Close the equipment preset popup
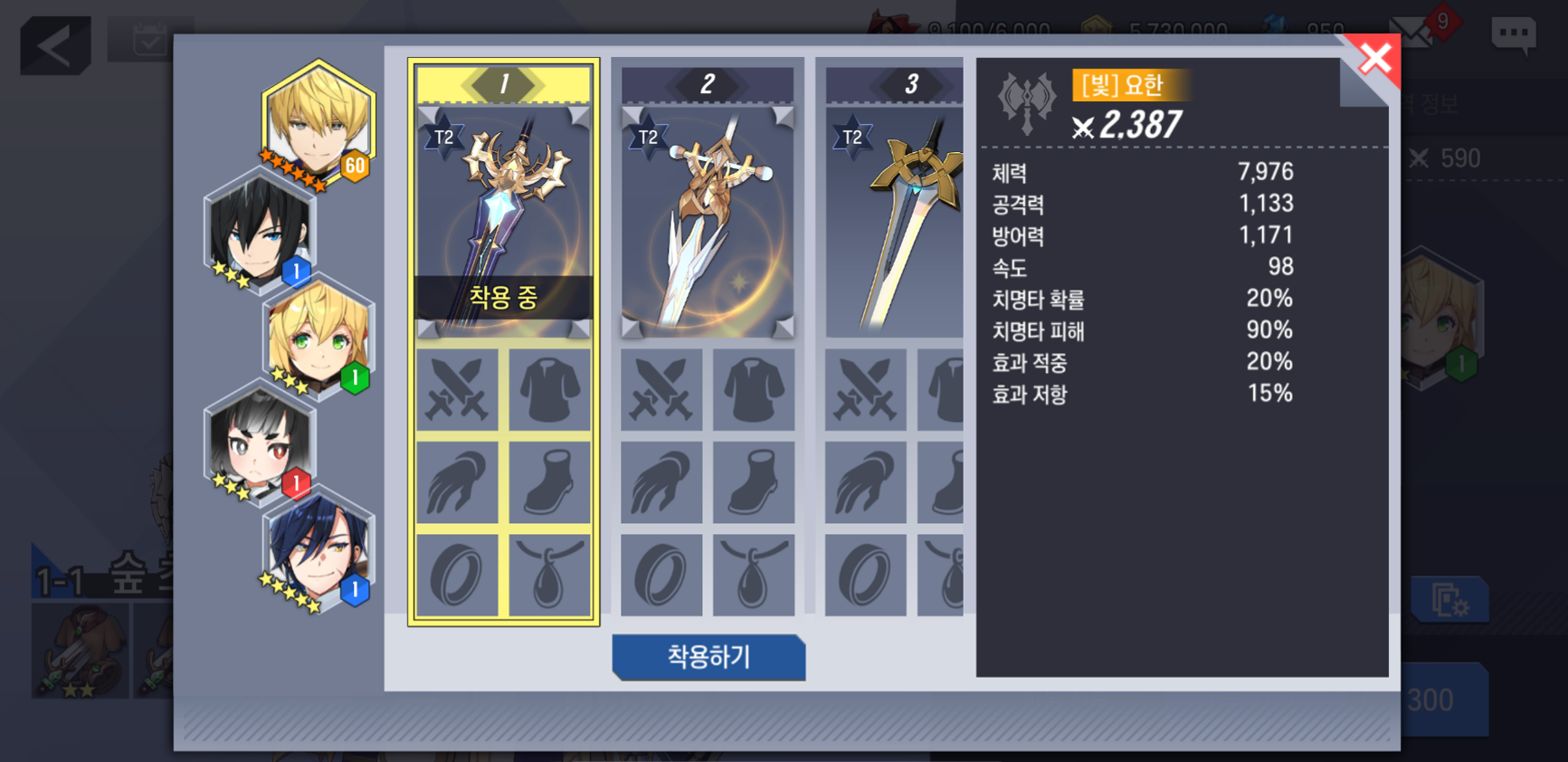1568x762 pixels. pos(1374,59)
